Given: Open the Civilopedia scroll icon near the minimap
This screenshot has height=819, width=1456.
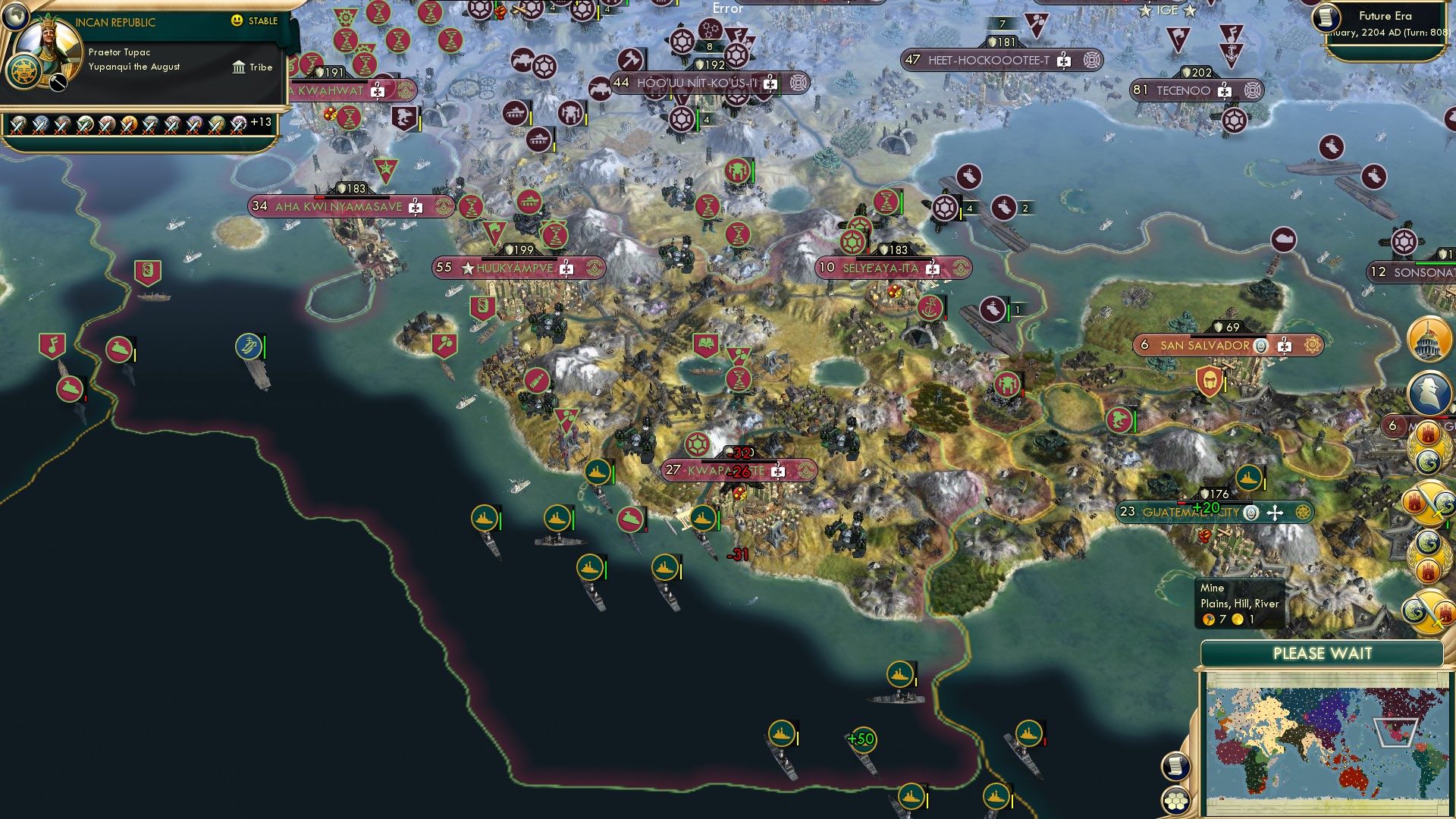Looking at the screenshot, I should [x=1175, y=767].
